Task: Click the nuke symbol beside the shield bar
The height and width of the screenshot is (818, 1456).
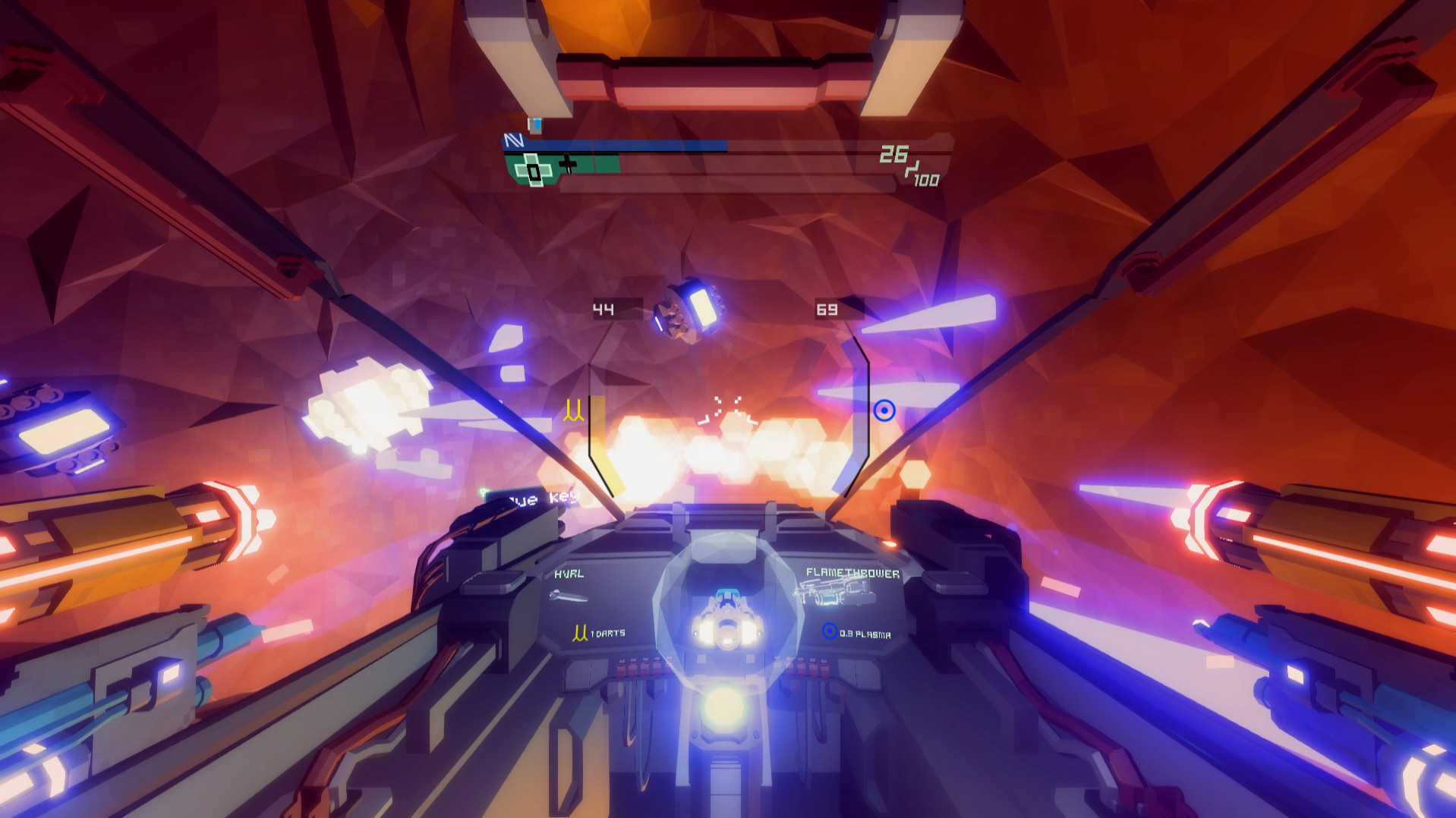Action: 514,140
